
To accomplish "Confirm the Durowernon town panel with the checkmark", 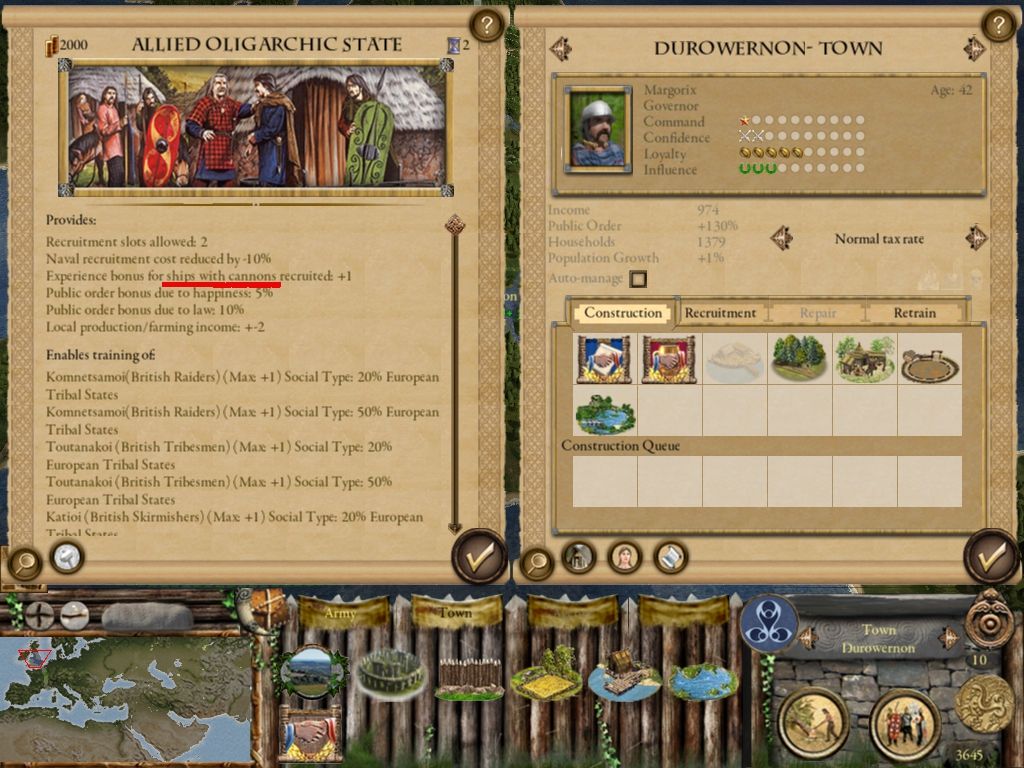I will [x=990, y=557].
